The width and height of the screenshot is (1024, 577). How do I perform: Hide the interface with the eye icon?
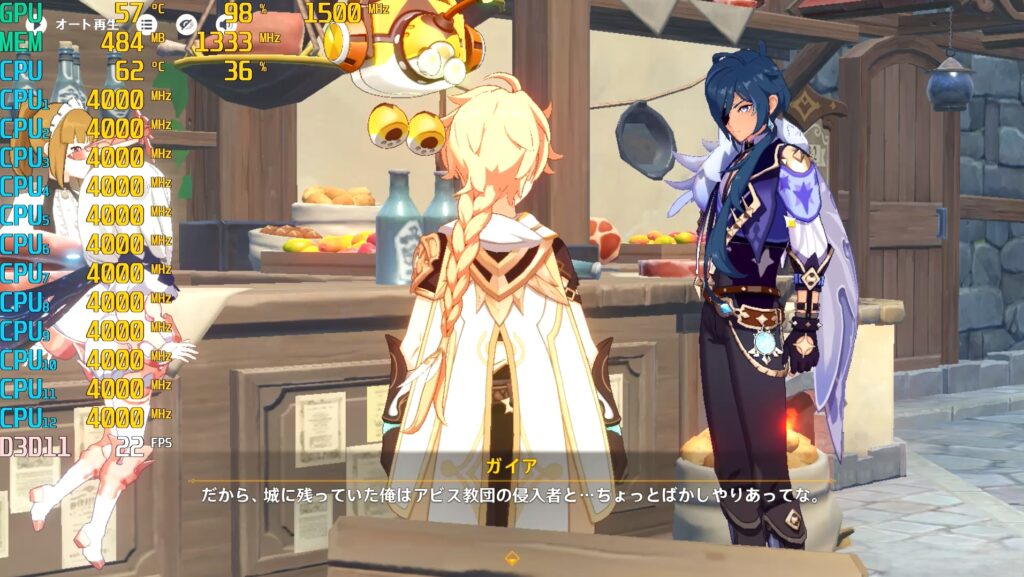pyautogui.click(x=186, y=23)
